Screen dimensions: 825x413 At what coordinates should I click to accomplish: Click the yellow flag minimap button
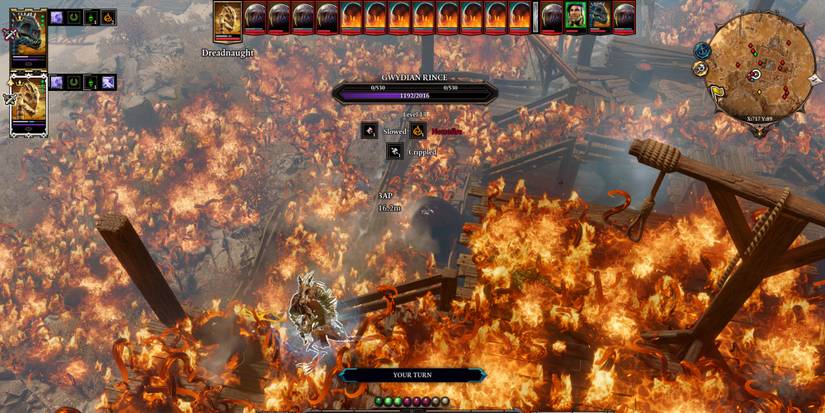point(717,91)
